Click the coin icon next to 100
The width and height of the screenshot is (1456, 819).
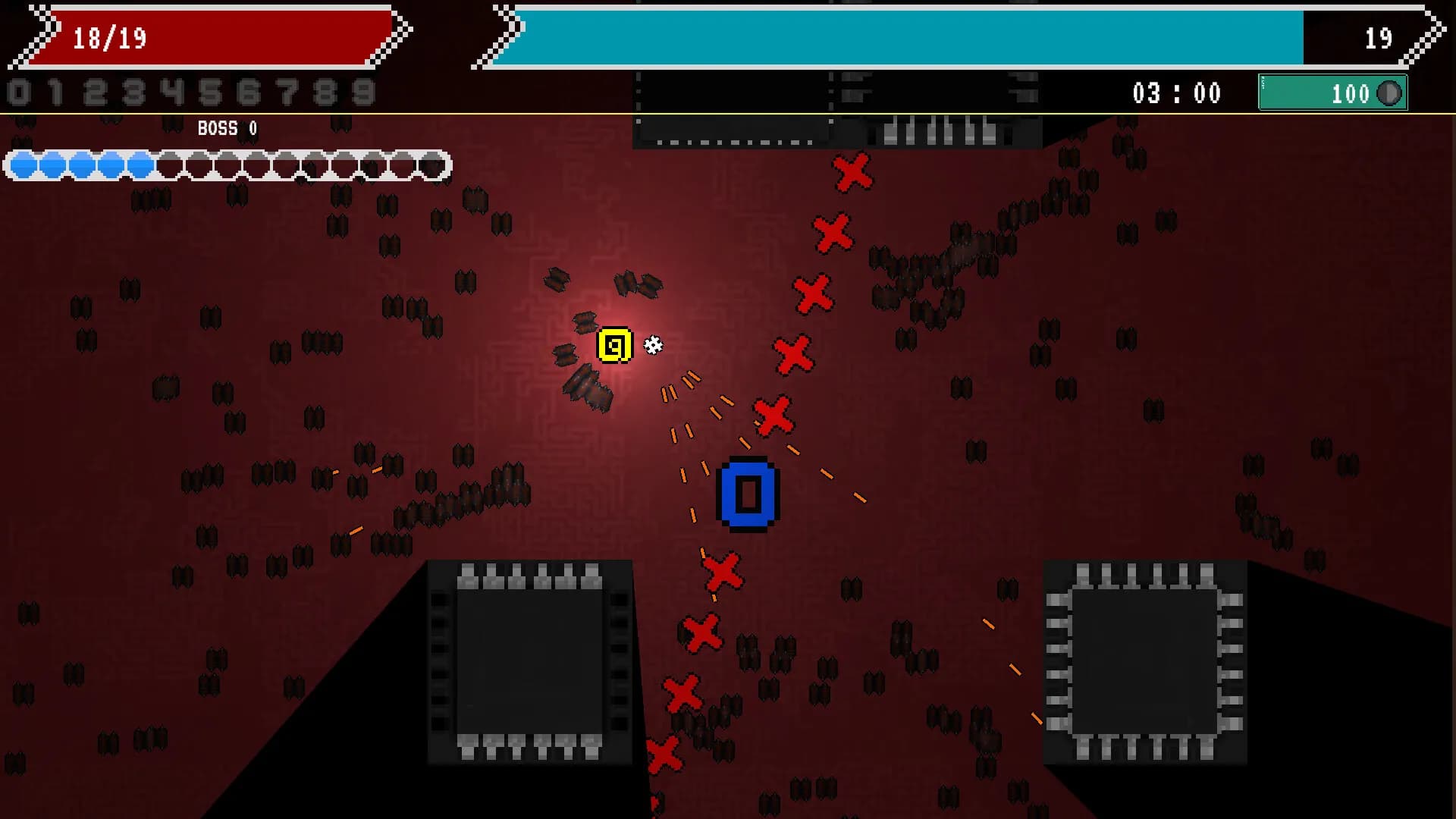(1389, 94)
